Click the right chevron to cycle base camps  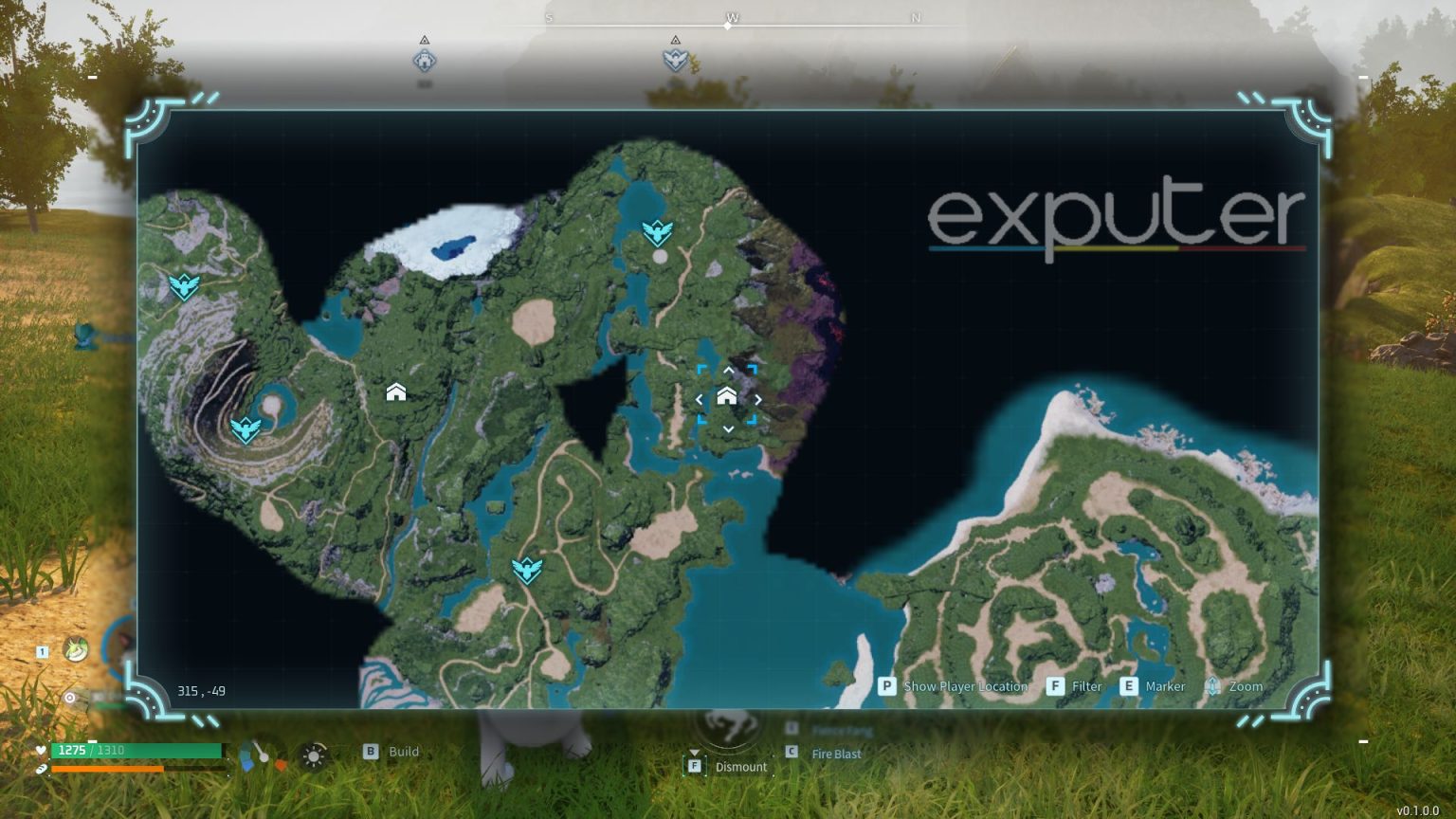(x=756, y=399)
